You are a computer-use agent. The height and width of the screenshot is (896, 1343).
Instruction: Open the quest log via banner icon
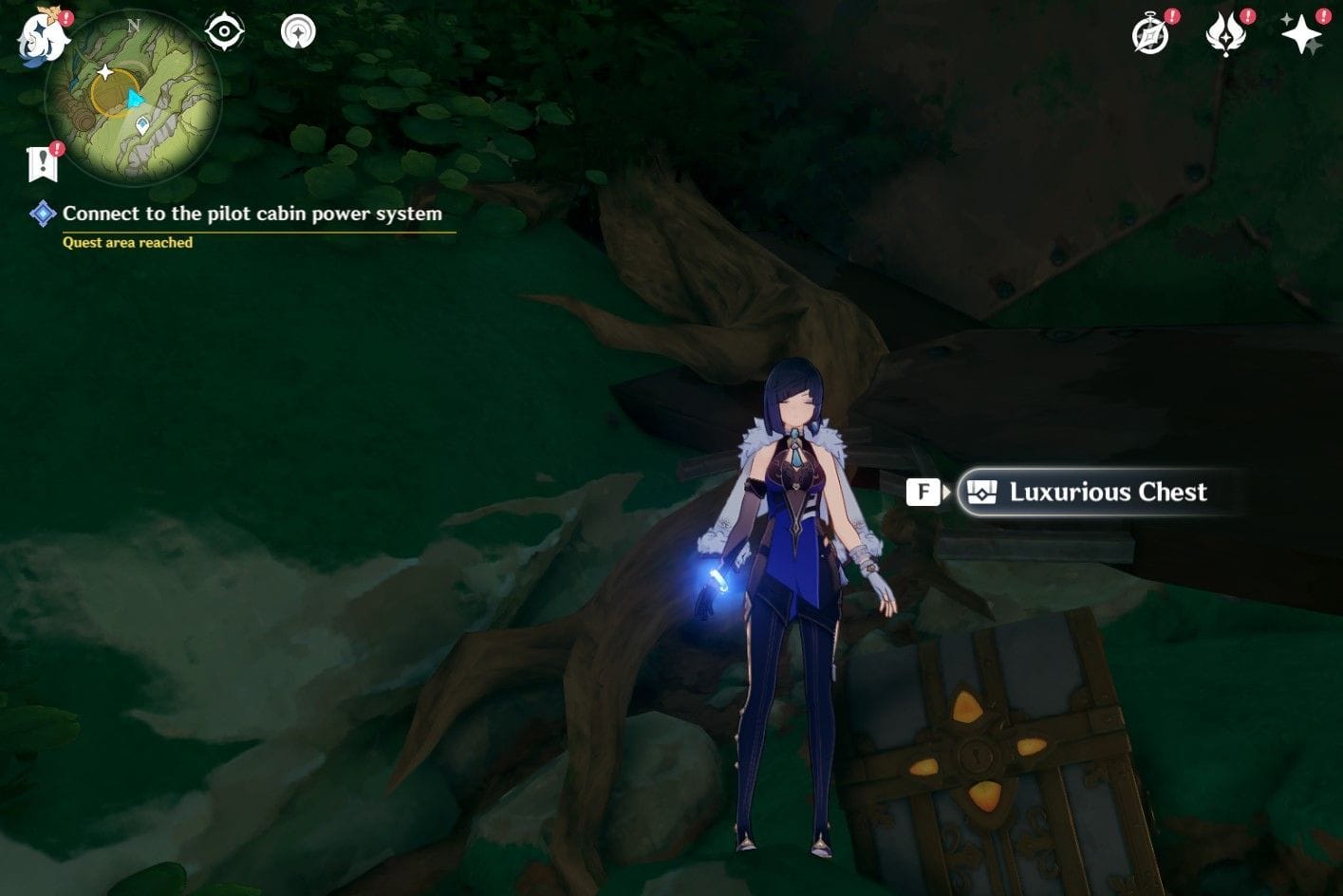pyautogui.click(x=44, y=163)
